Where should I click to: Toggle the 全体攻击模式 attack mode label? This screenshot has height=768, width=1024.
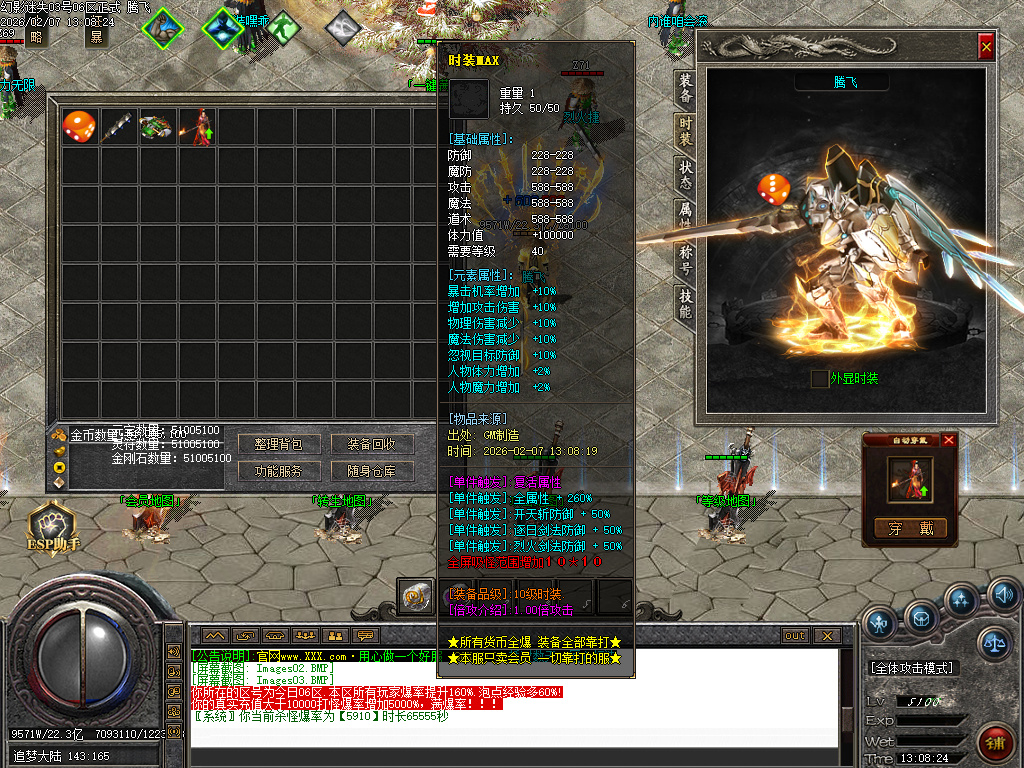(x=912, y=668)
